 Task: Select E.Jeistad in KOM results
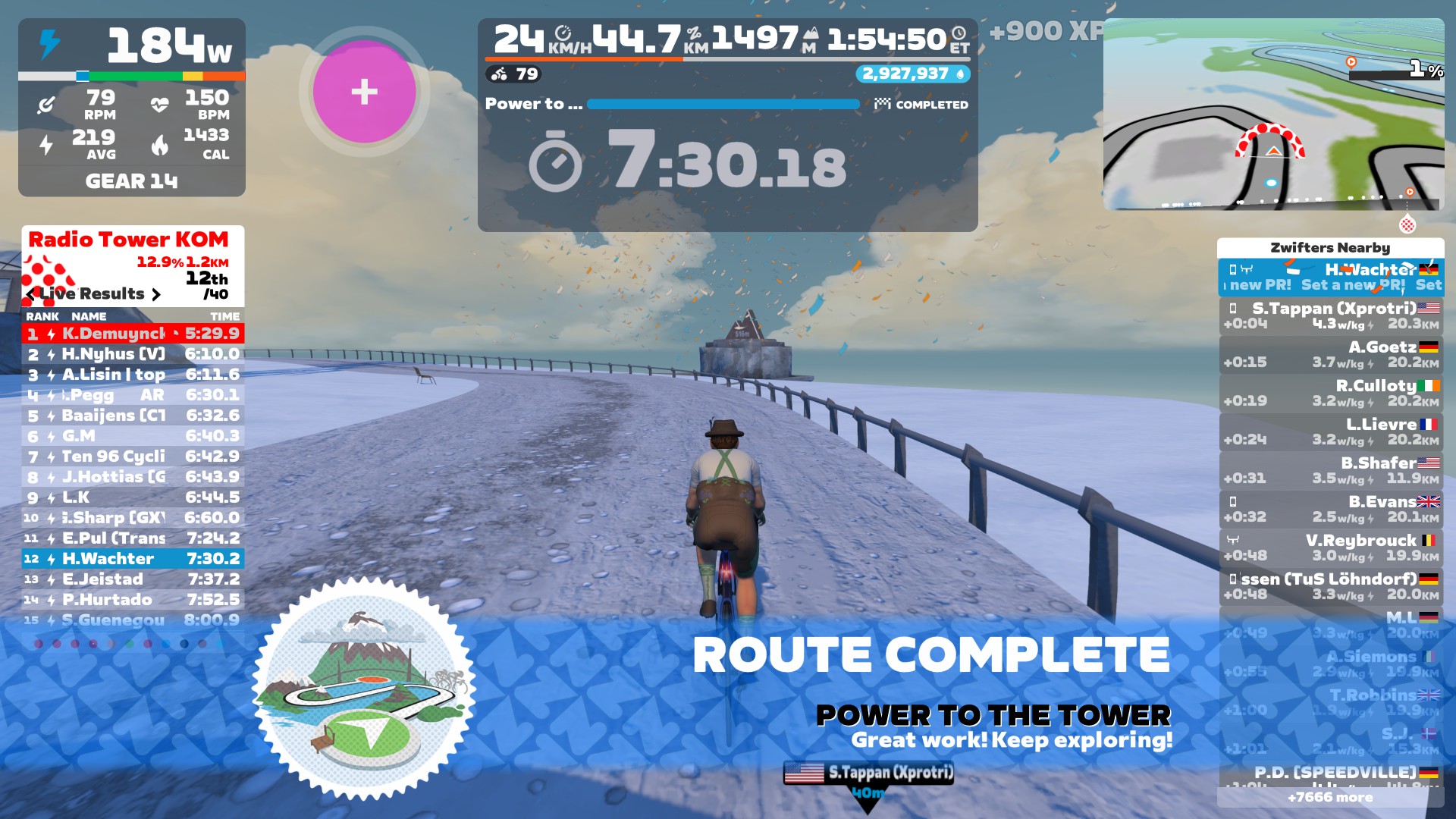pos(133,579)
